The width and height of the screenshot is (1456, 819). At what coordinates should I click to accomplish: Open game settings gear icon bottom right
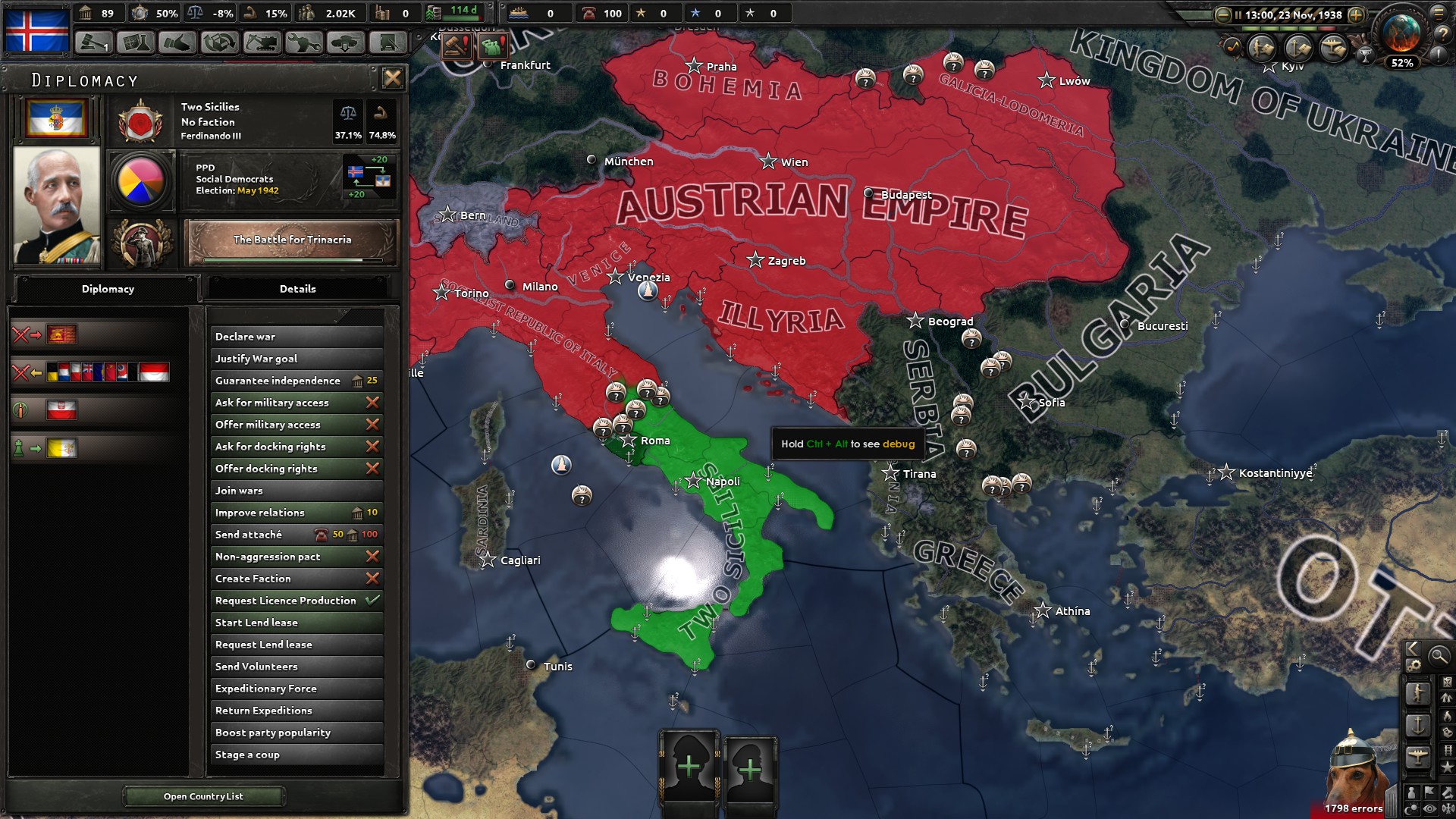tap(1414, 665)
